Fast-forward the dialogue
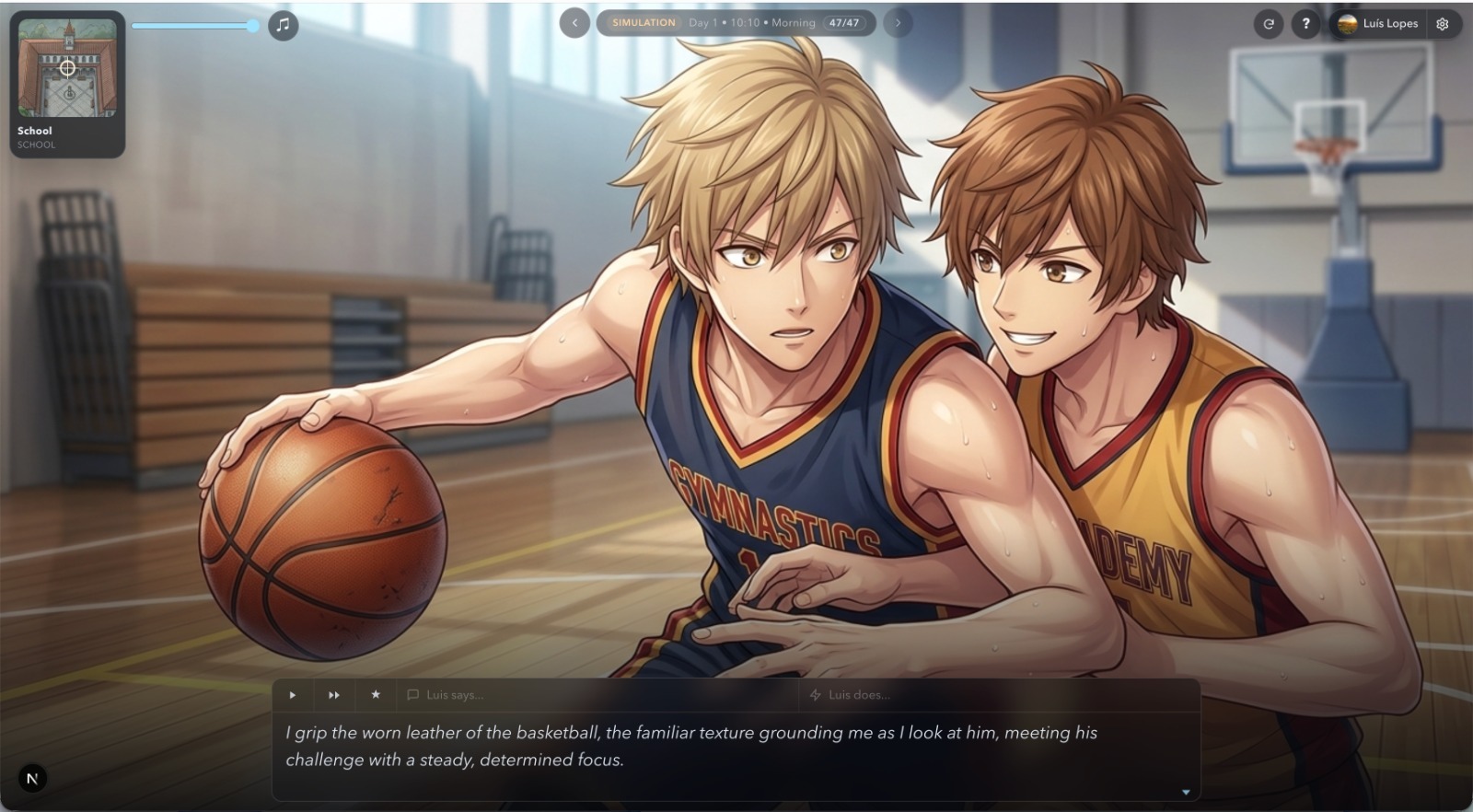This screenshot has height=812, width=1473. coord(334,695)
